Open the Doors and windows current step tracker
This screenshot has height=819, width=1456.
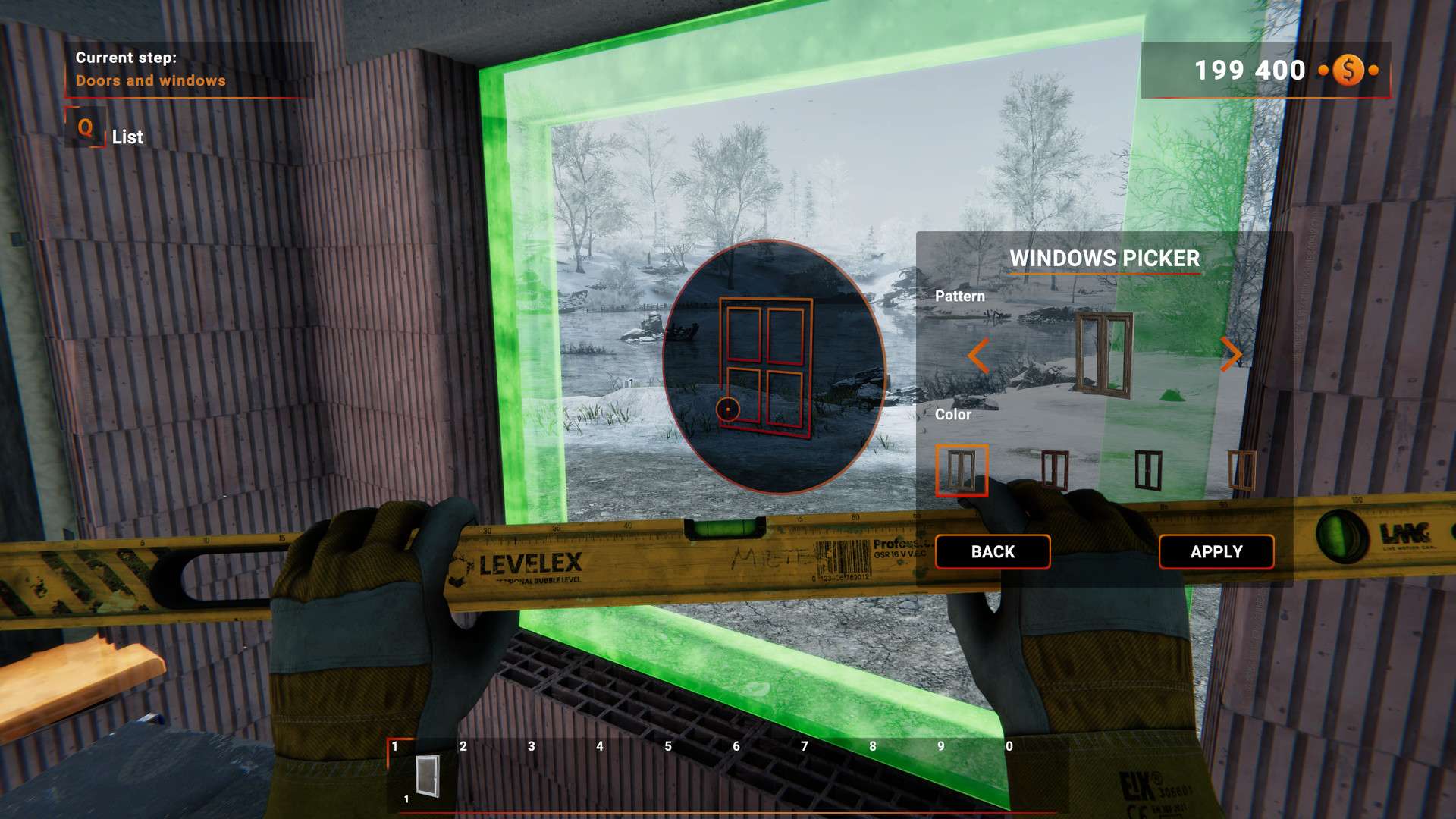(150, 70)
